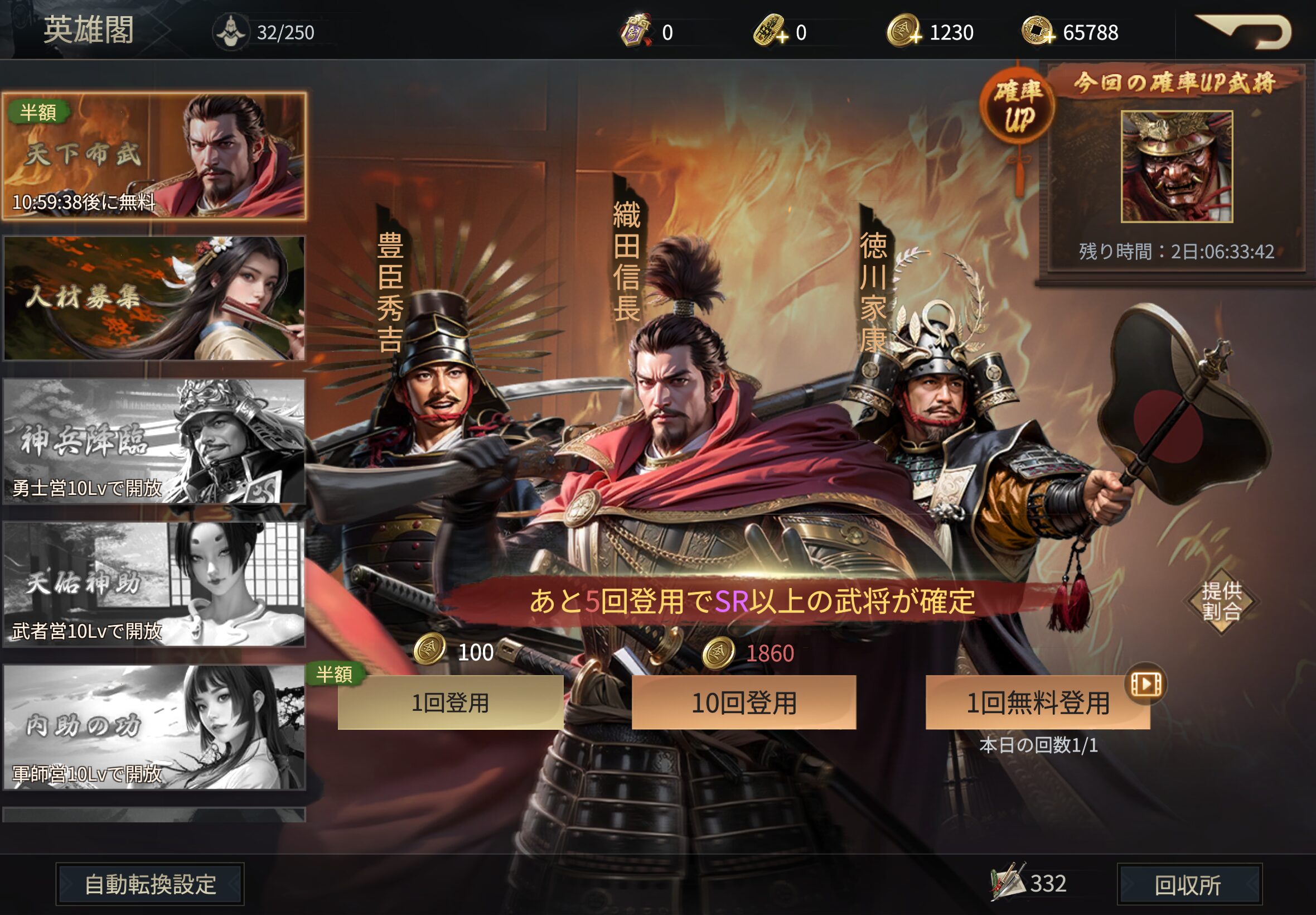Open the 自動転換設定 settings
Screen dimensions: 1316x915
[150, 884]
